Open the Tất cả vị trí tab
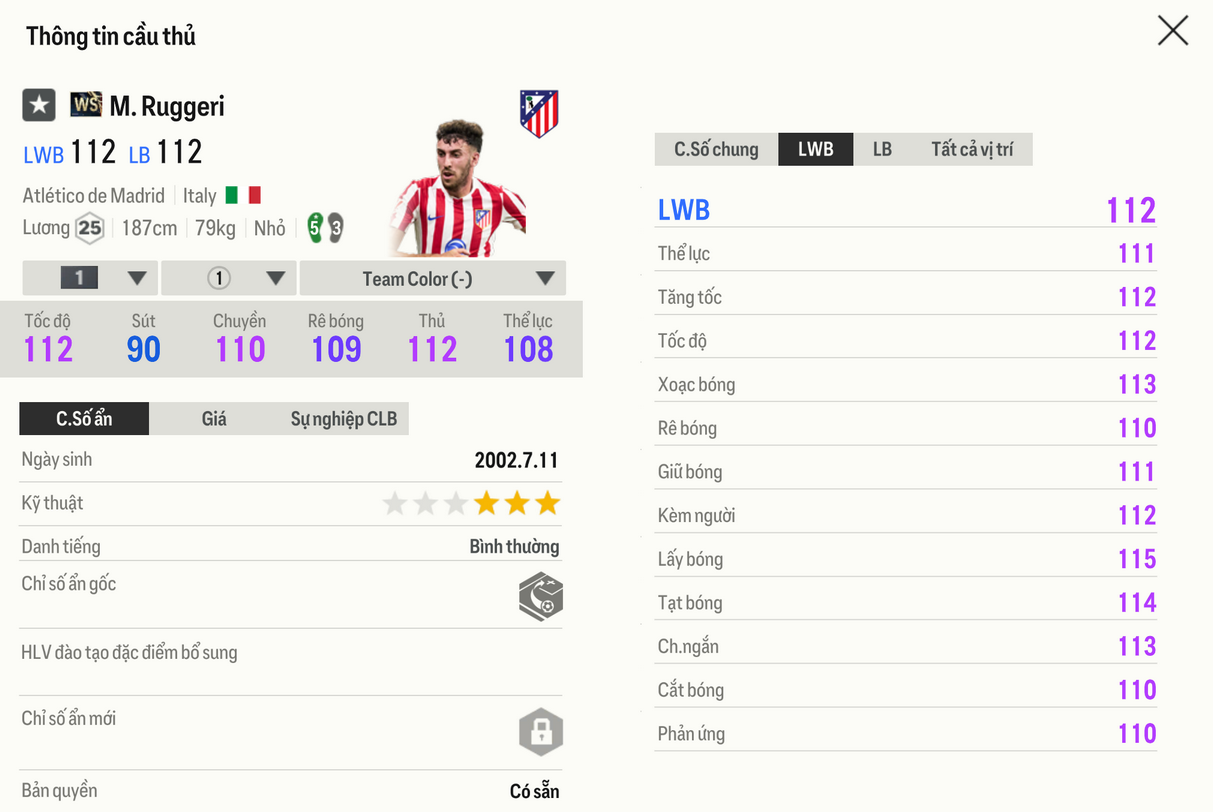The image size is (1213, 812). 971,149
